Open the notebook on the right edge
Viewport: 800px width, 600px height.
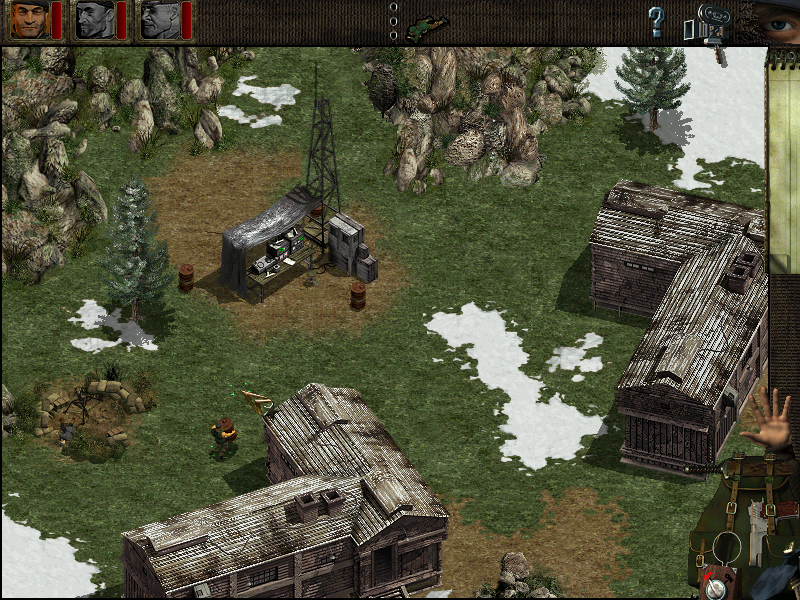click(782, 150)
